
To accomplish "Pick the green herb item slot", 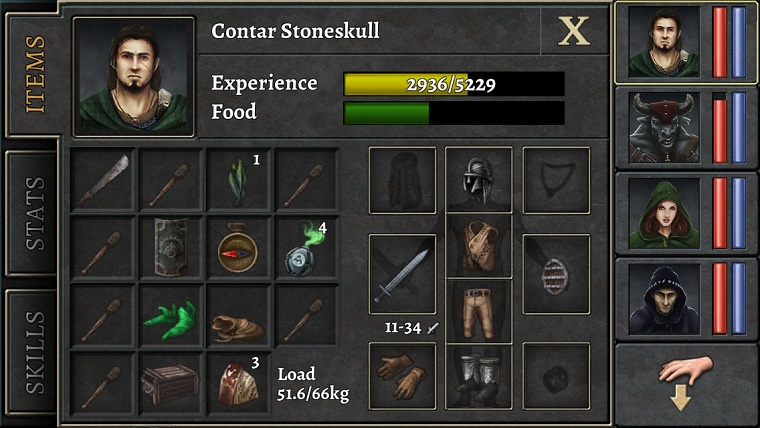I will pyautogui.click(x=238, y=181).
